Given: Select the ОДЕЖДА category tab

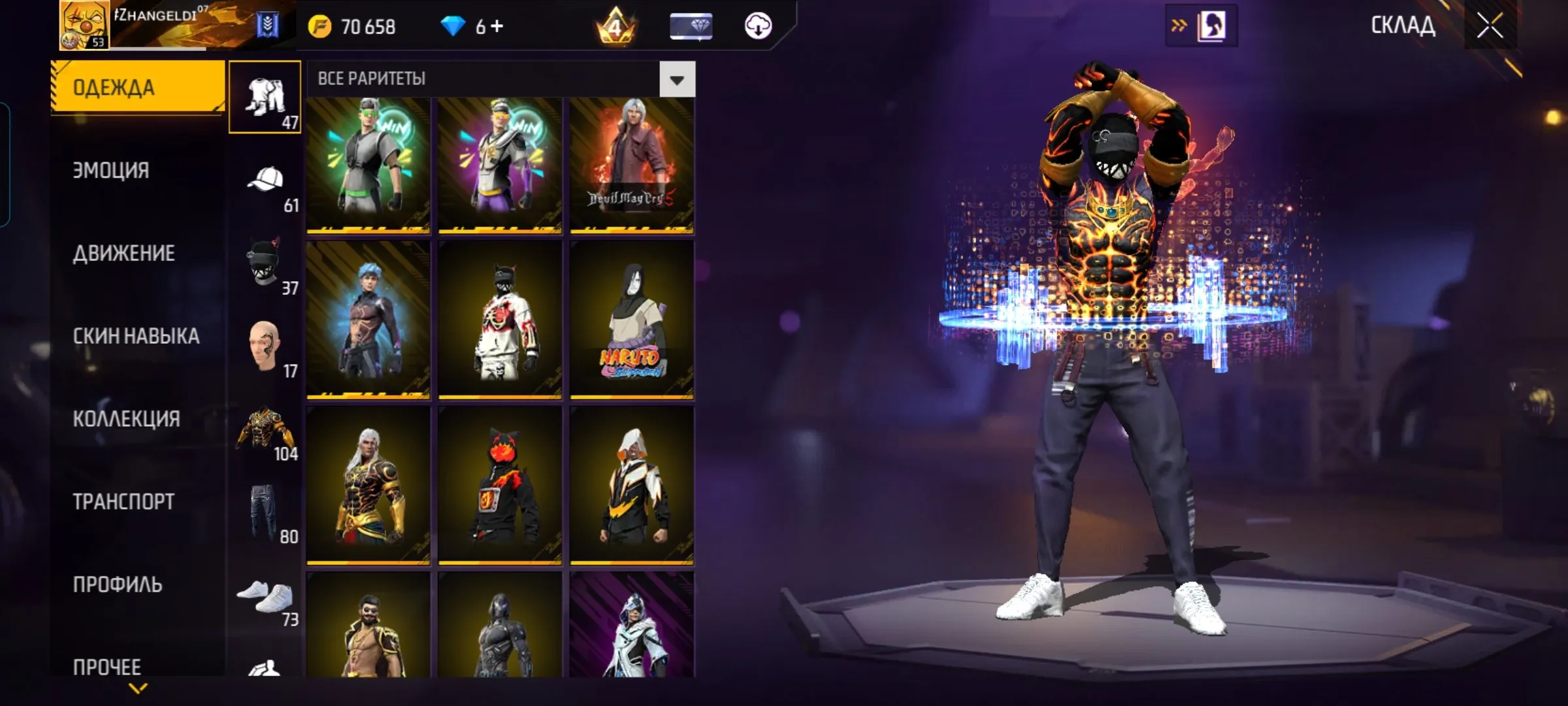Looking at the screenshot, I should (x=137, y=87).
